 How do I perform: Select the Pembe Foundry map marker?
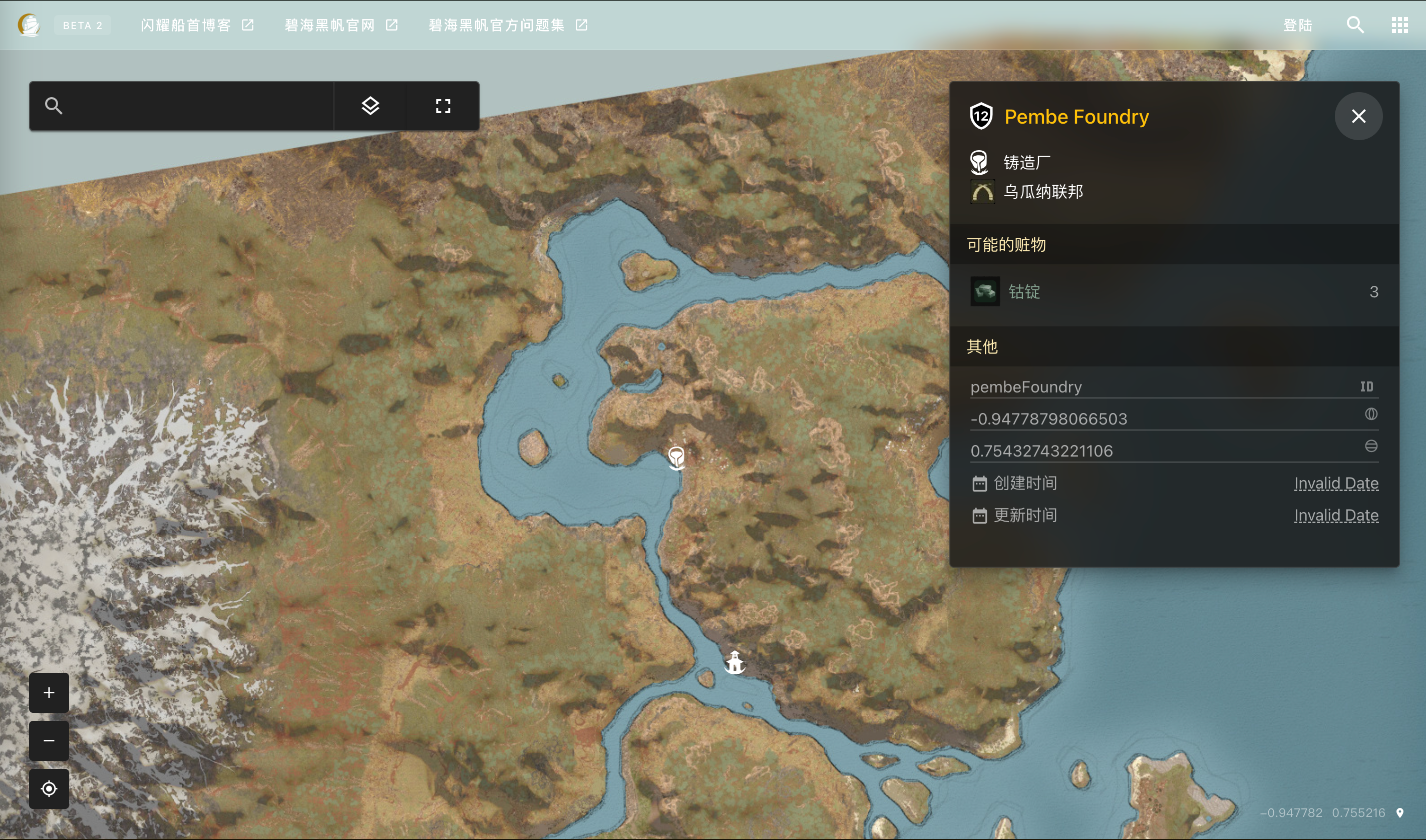(x=676, y=457)
